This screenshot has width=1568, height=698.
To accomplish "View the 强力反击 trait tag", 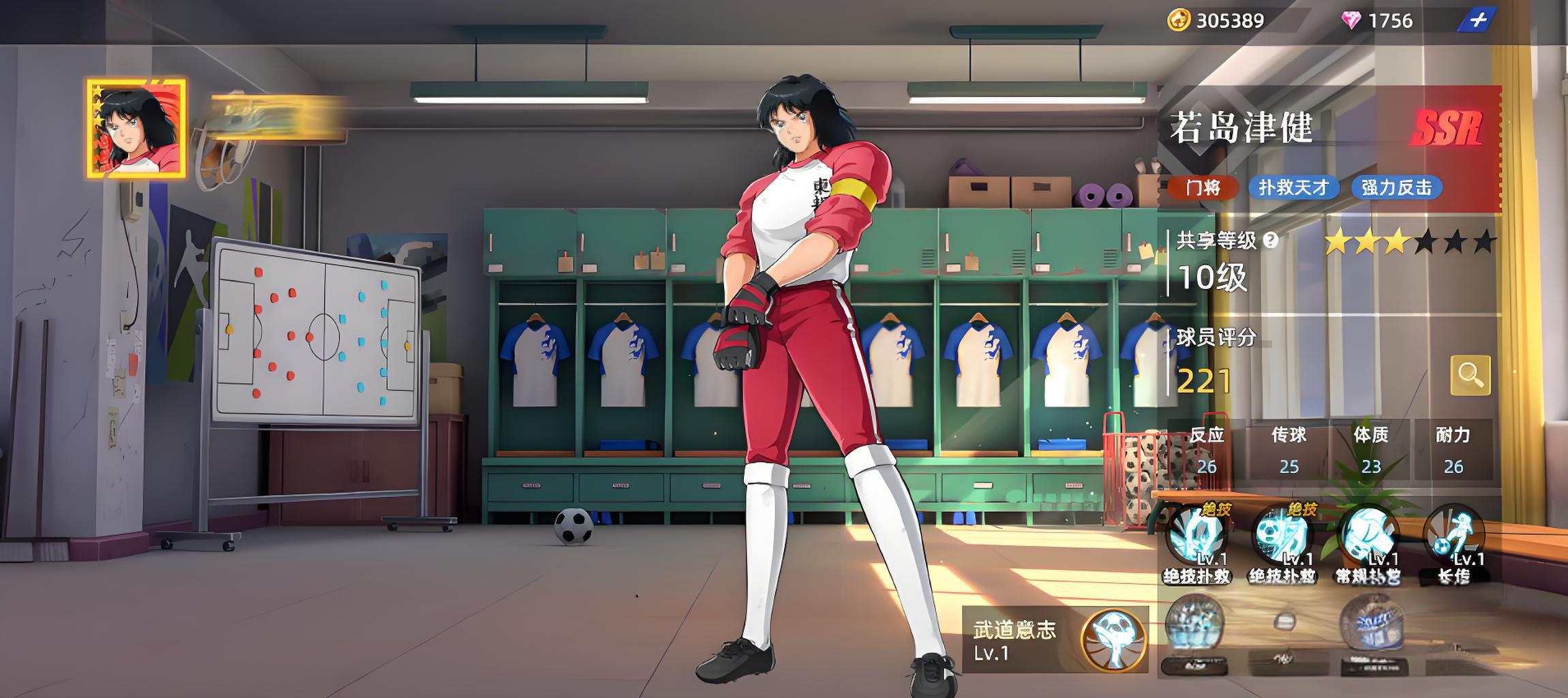I will point(1396,187).
